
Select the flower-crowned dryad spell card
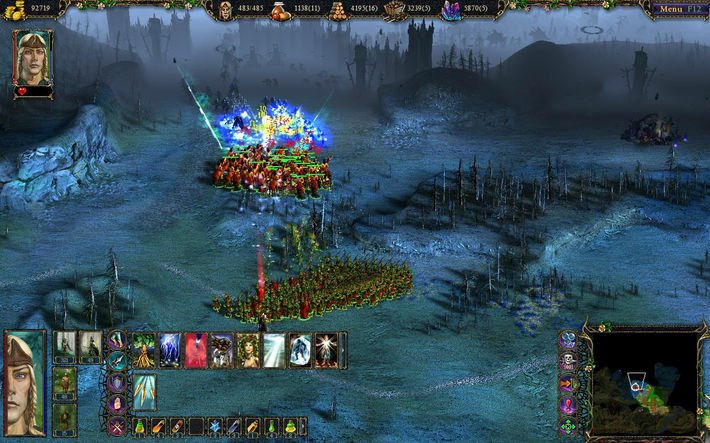[248, 350]
